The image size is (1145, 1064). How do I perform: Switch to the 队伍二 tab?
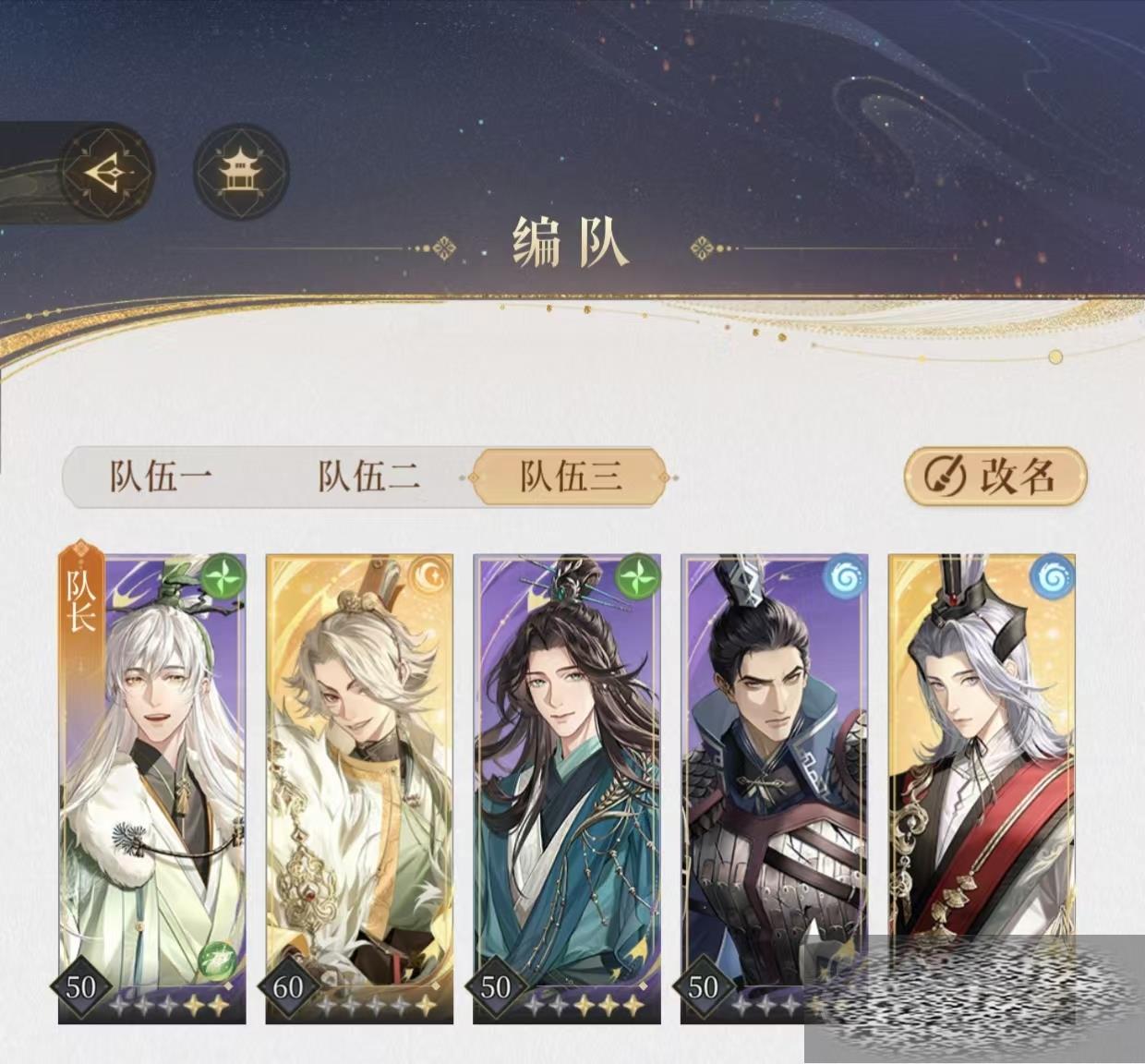[x=368, y=478]
